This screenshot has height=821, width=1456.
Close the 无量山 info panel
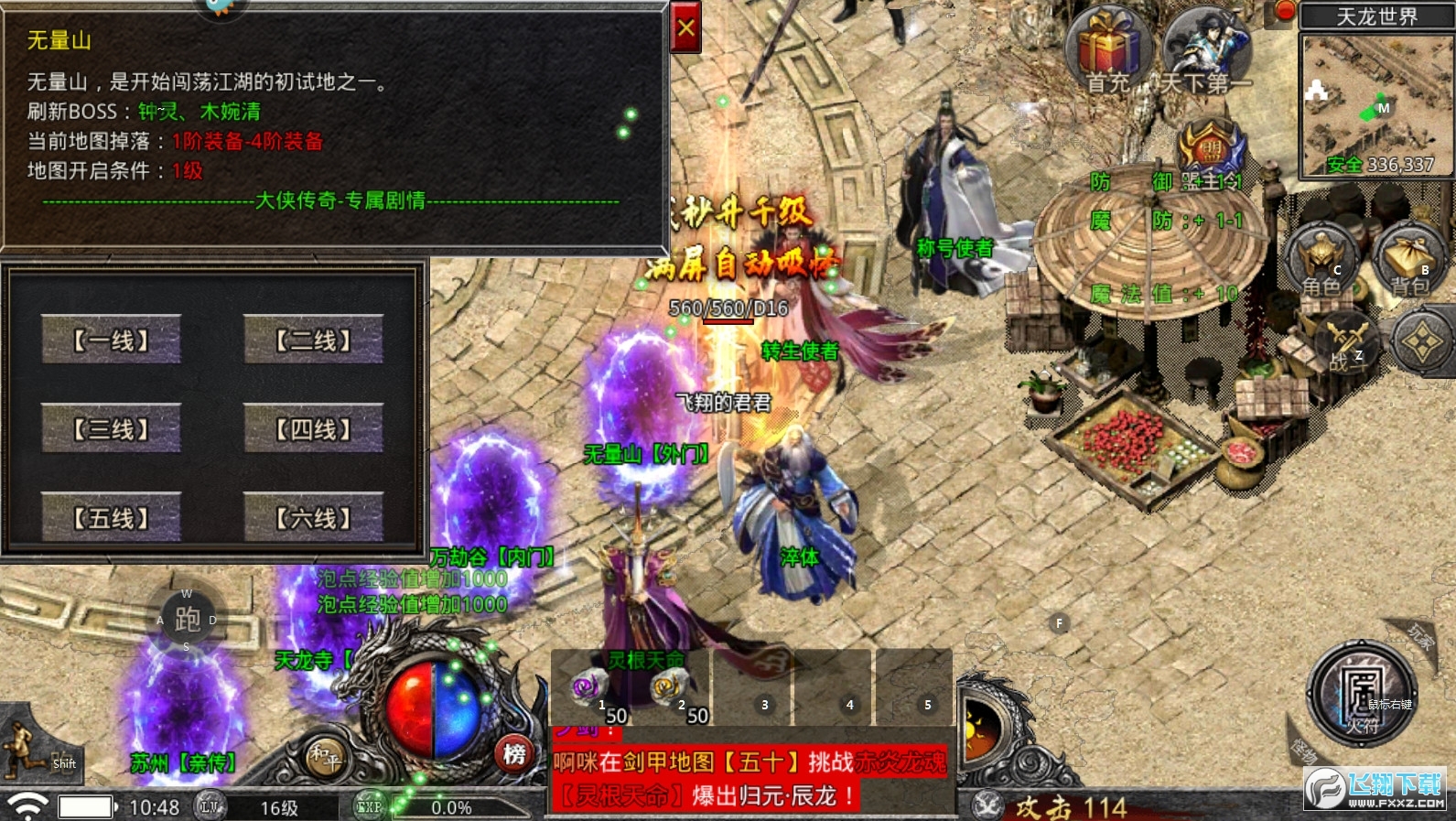click(685, 28)
